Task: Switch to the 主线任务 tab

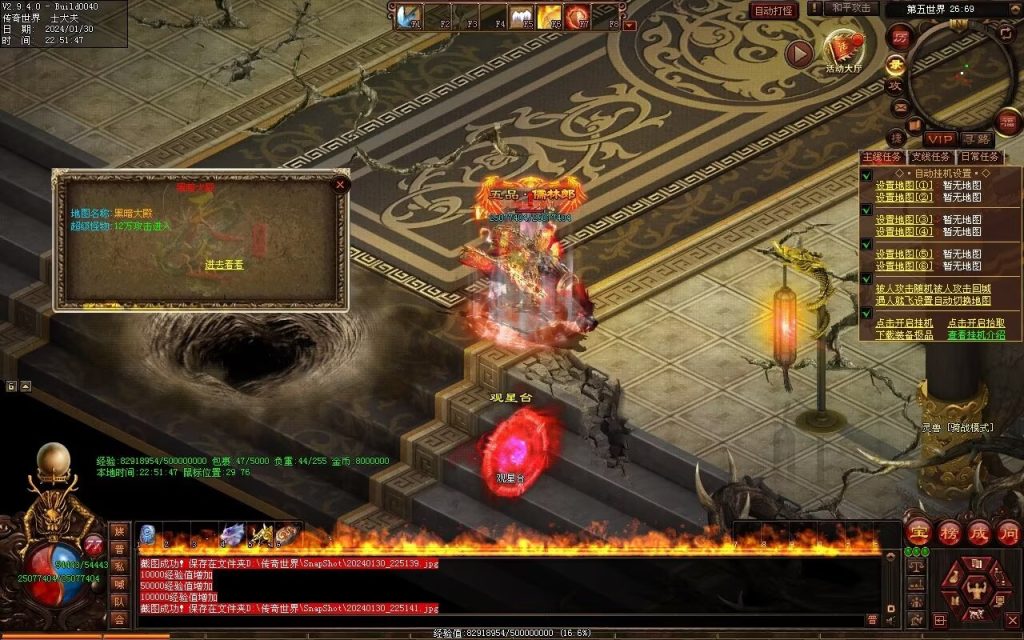Action: pos(882,157)
